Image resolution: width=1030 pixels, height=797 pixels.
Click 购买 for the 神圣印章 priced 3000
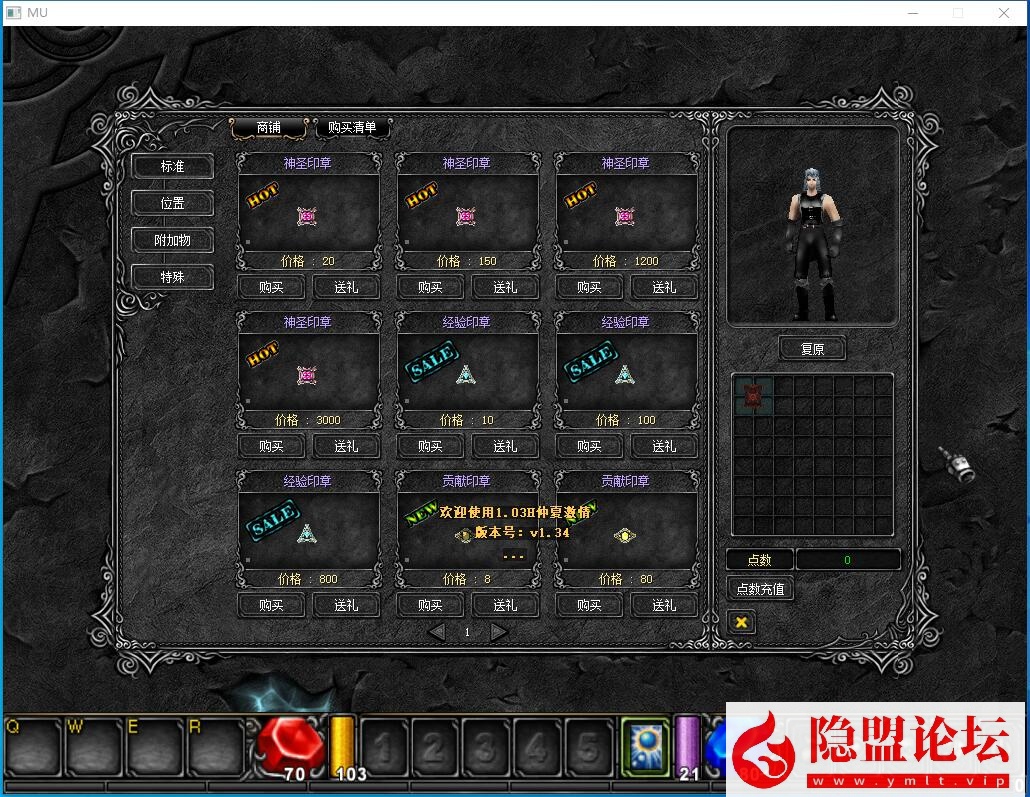point(271,447)
